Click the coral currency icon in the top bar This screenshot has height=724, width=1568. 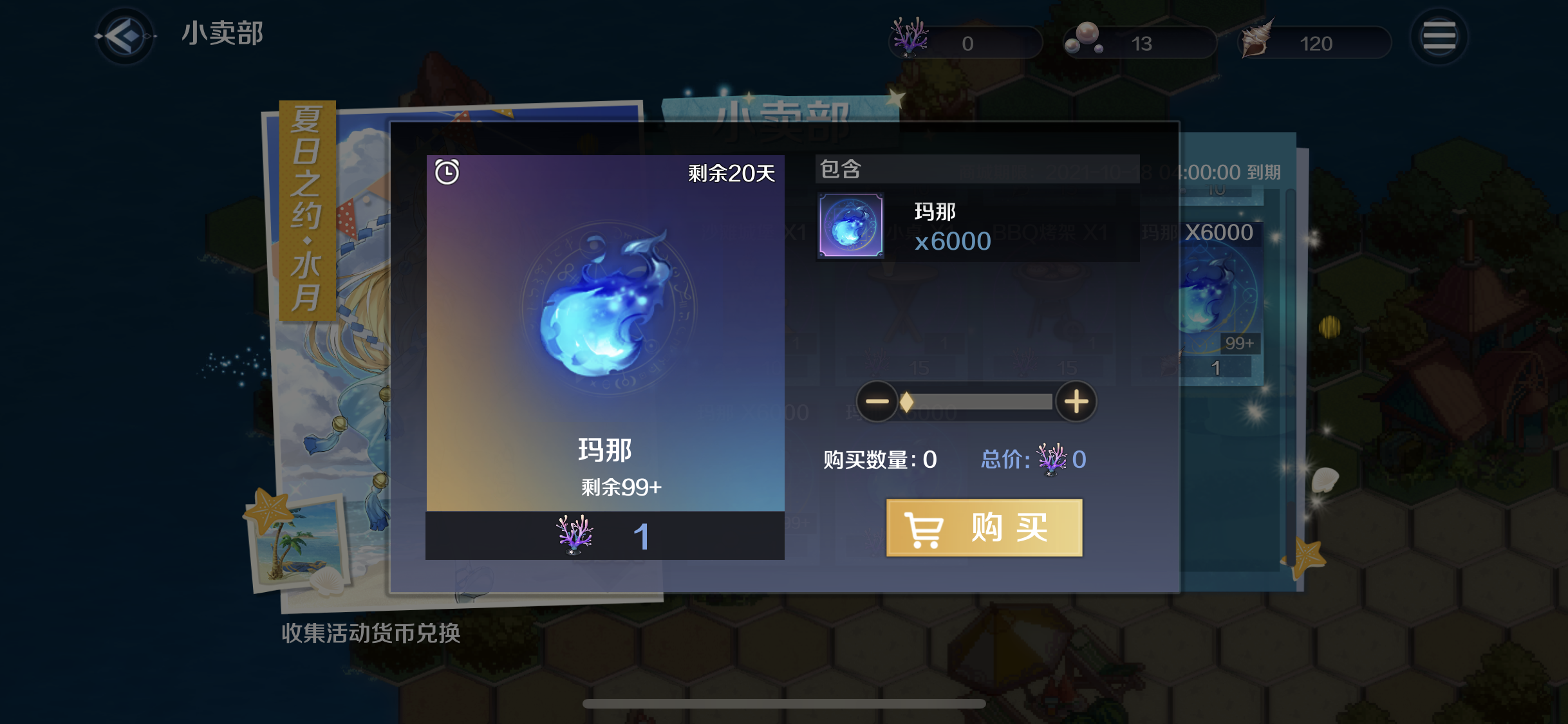click(910, 39)
